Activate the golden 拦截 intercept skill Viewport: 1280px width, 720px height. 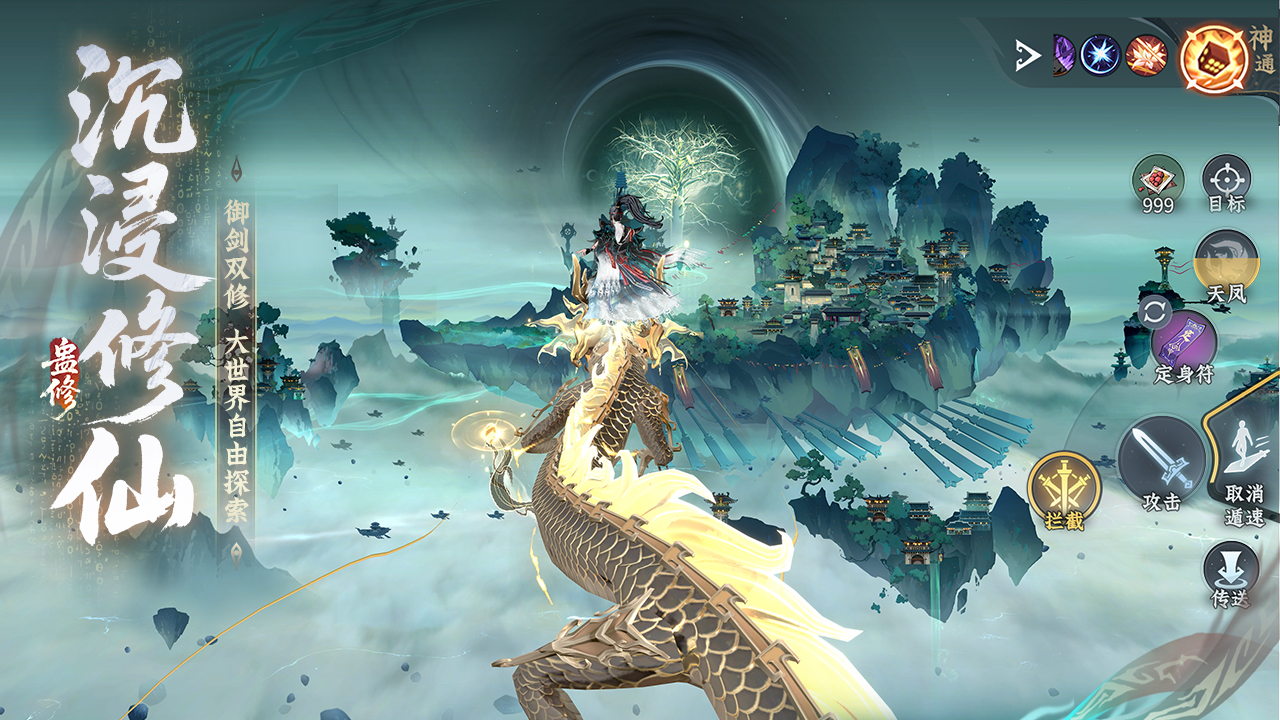1064,488
